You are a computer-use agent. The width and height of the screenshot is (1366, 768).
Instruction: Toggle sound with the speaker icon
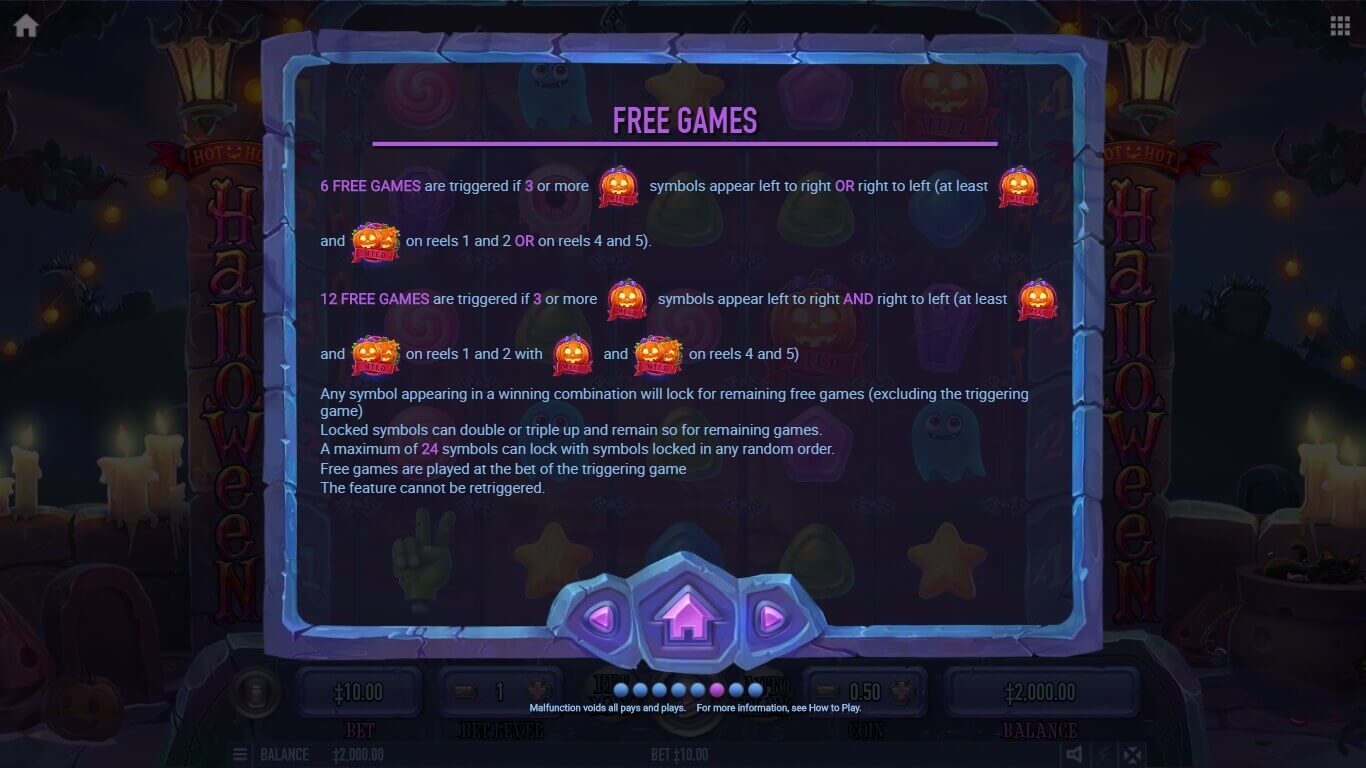point(1074,754)
